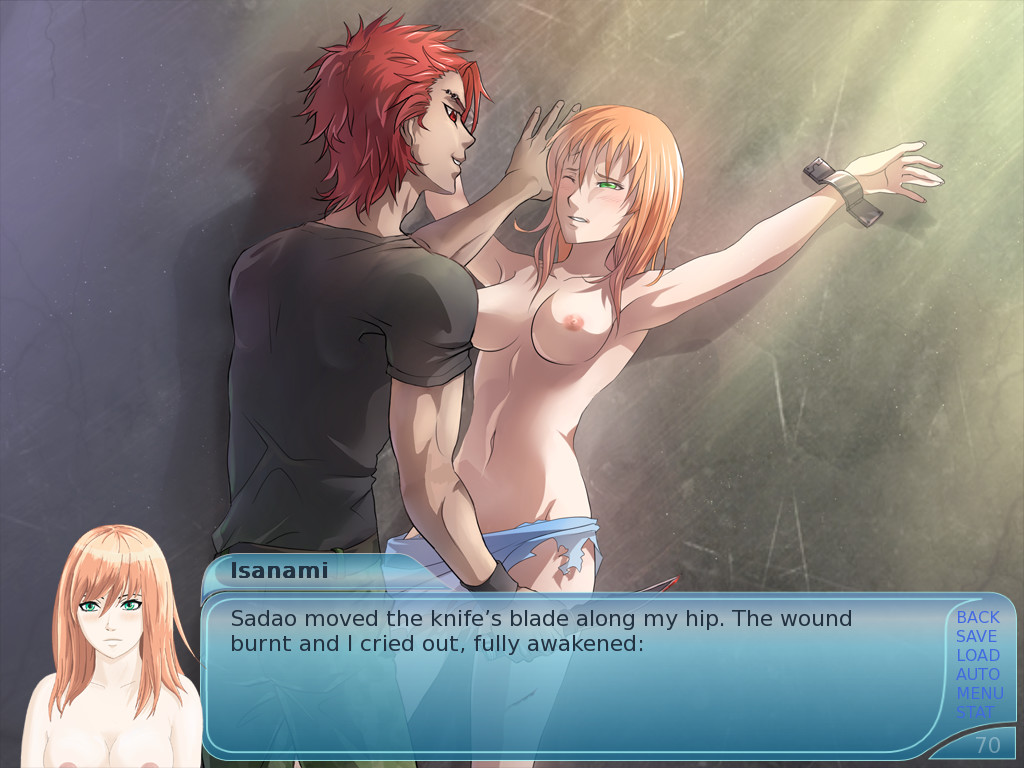Open the LOAD screen
The height and width of the screenshot is (768, 1024).
(x=977, y=655)
